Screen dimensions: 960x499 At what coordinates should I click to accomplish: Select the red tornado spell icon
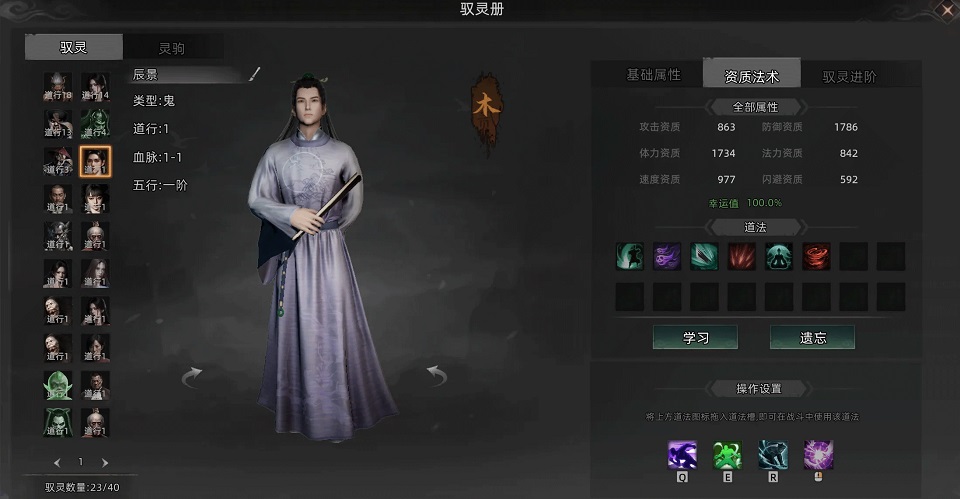tap(816, 256)
